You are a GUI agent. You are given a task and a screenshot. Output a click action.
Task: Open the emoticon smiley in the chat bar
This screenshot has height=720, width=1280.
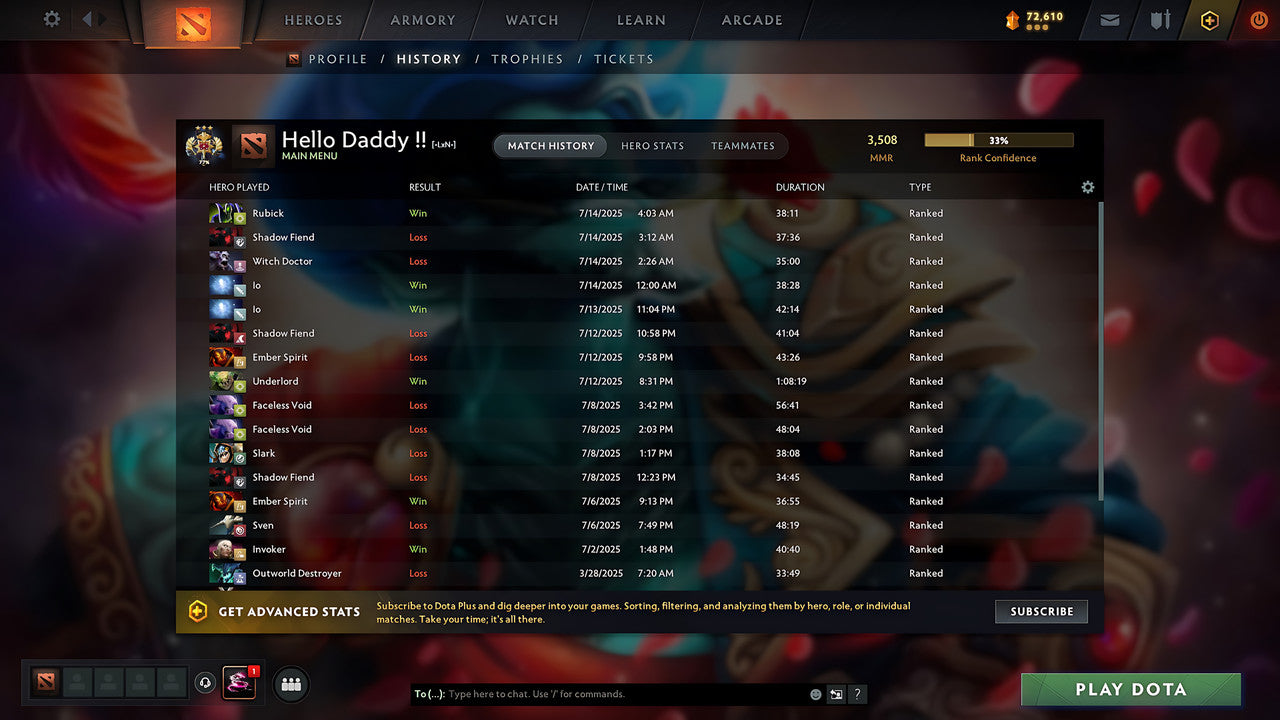815,693
